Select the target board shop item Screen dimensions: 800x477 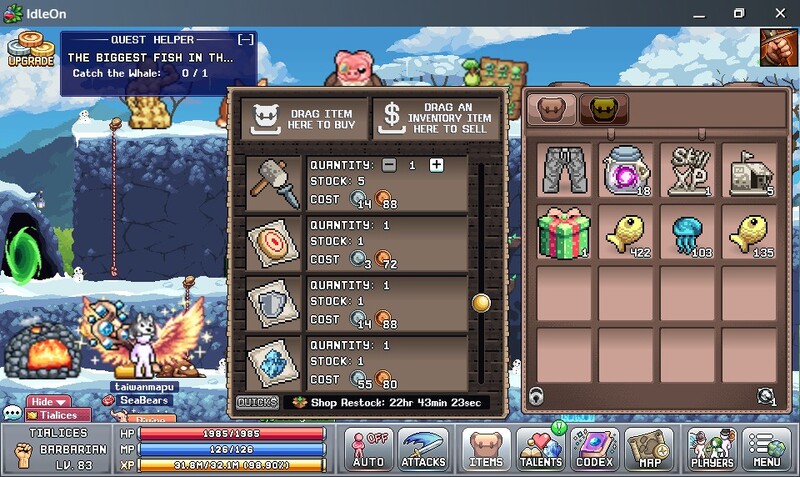click(273, 243)
